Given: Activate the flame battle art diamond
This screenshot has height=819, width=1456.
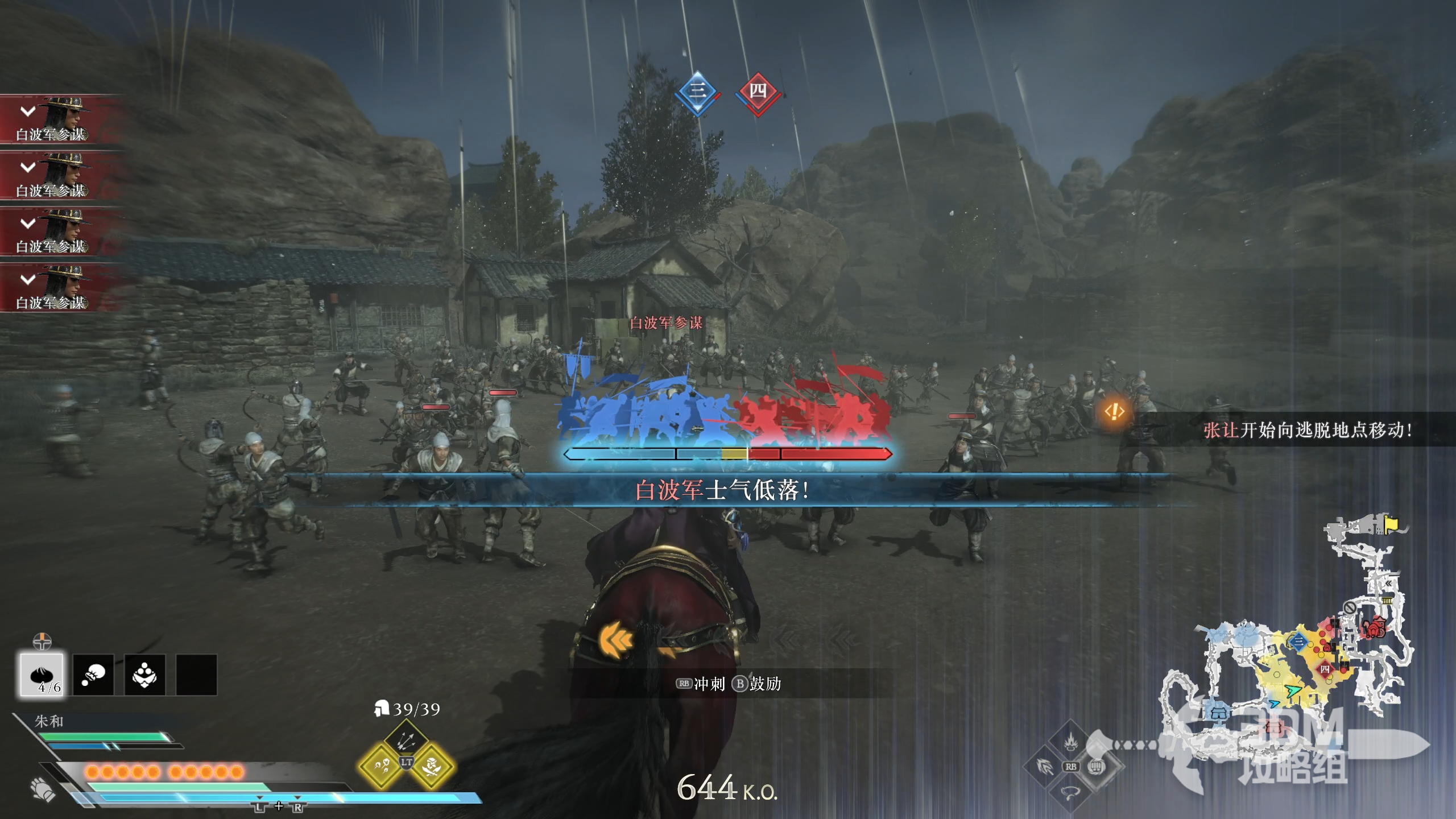Looking at the screenshot, I should click(x=1071, y=742).
